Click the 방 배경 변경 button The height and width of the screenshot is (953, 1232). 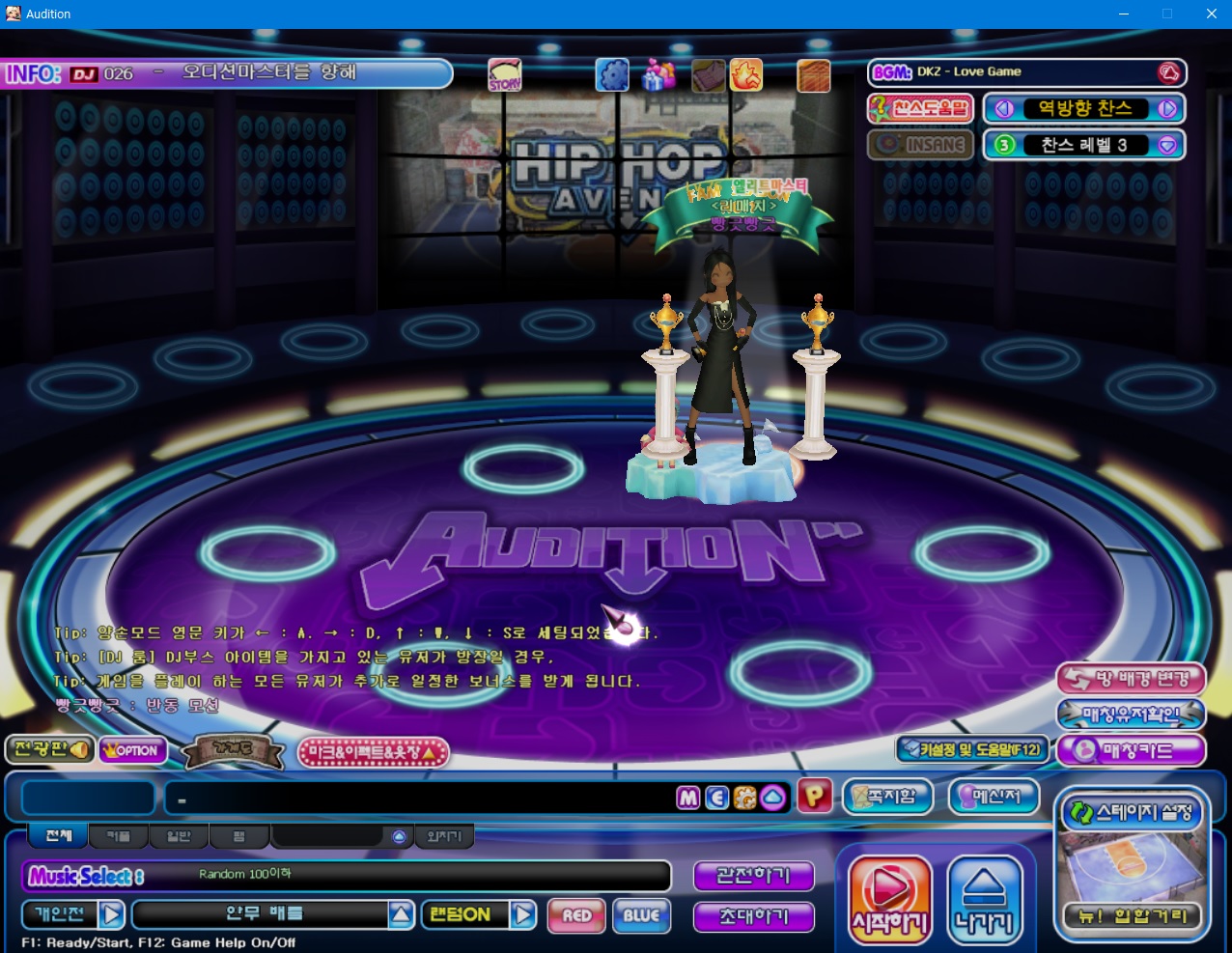coord(1131,679)
